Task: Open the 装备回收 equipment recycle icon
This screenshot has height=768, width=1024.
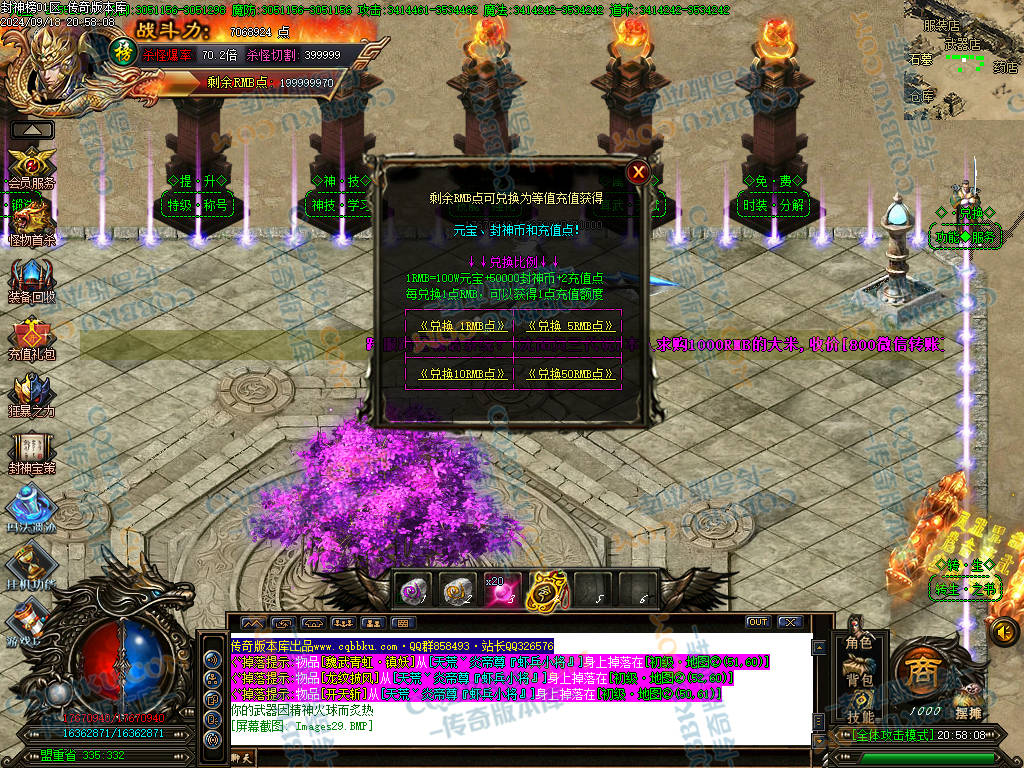Action: point(31,276)
